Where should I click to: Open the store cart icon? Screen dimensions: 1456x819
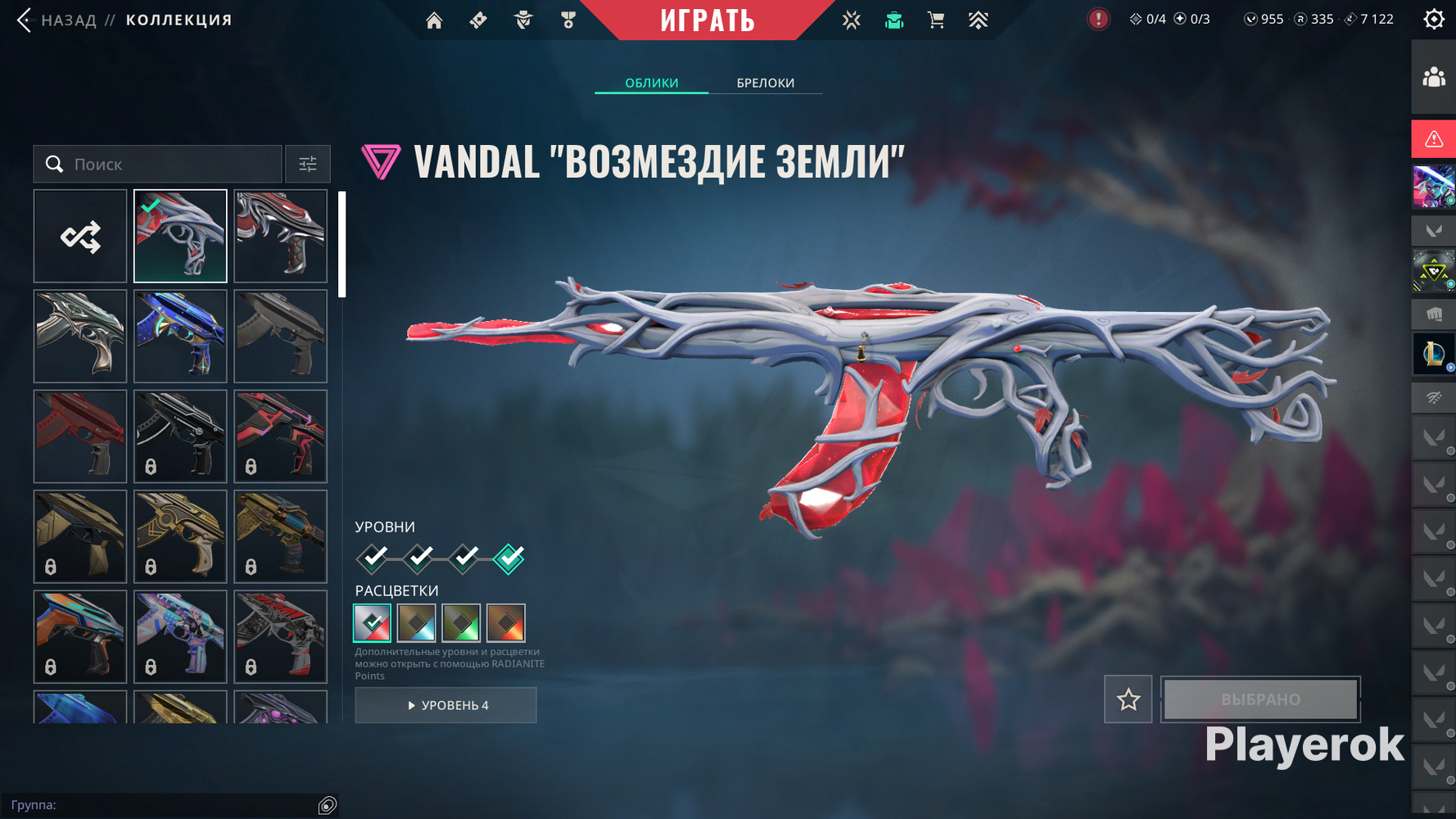936,20
